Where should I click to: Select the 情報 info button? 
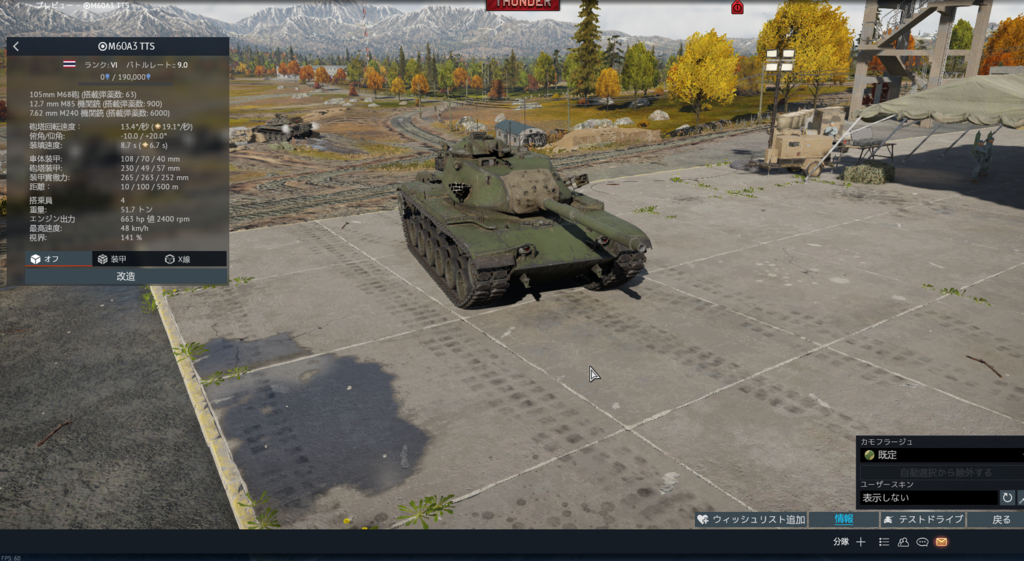(x=843, y=519)
